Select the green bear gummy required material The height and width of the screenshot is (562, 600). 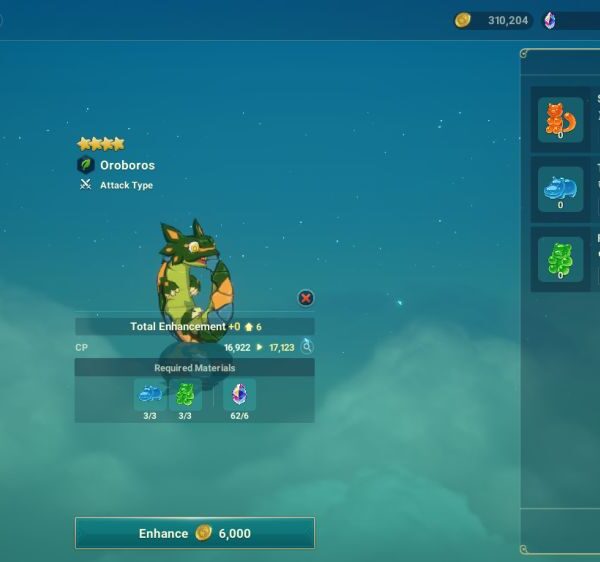(185, 395)
